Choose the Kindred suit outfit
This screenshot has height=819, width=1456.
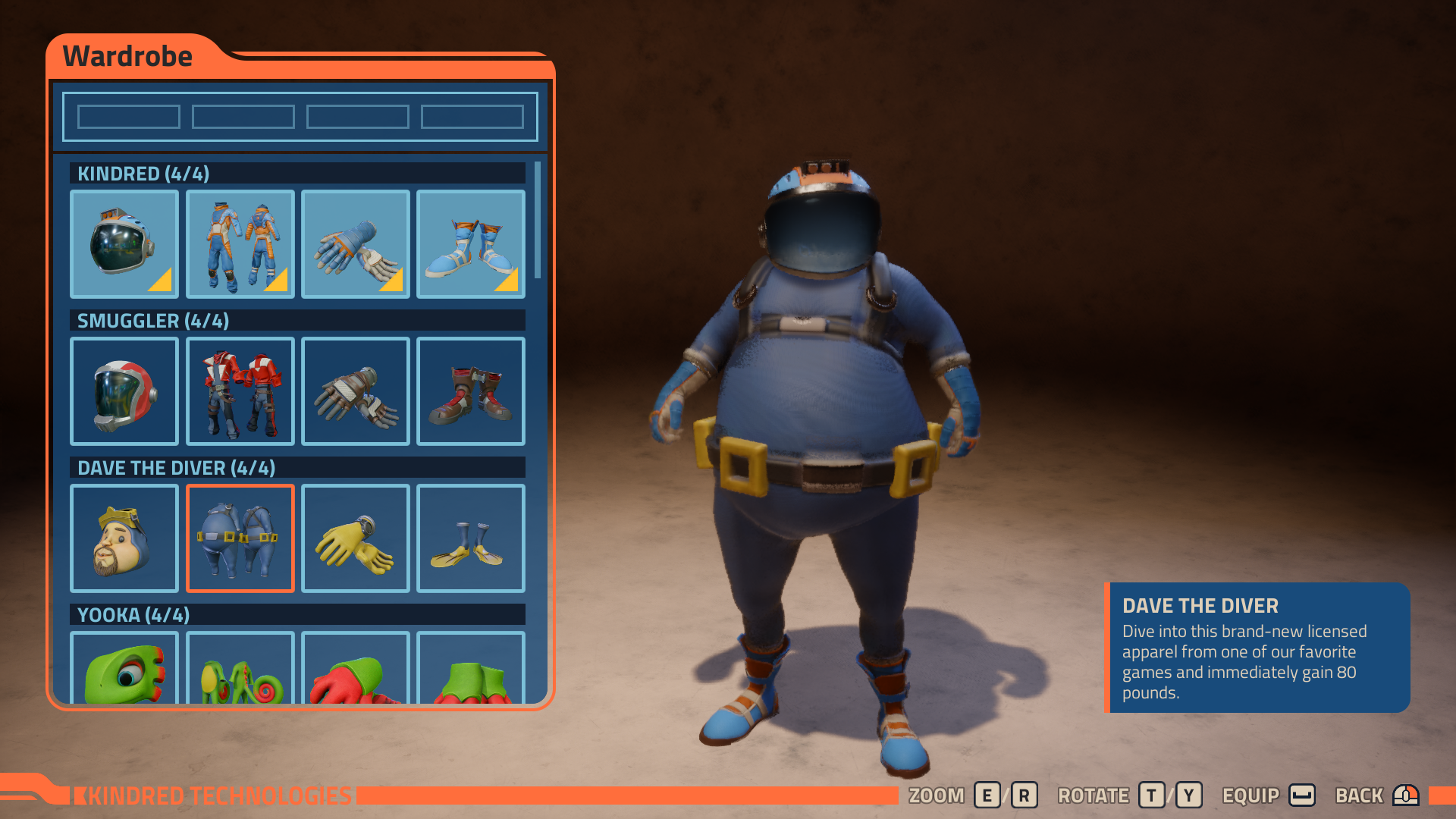point(240,243)
